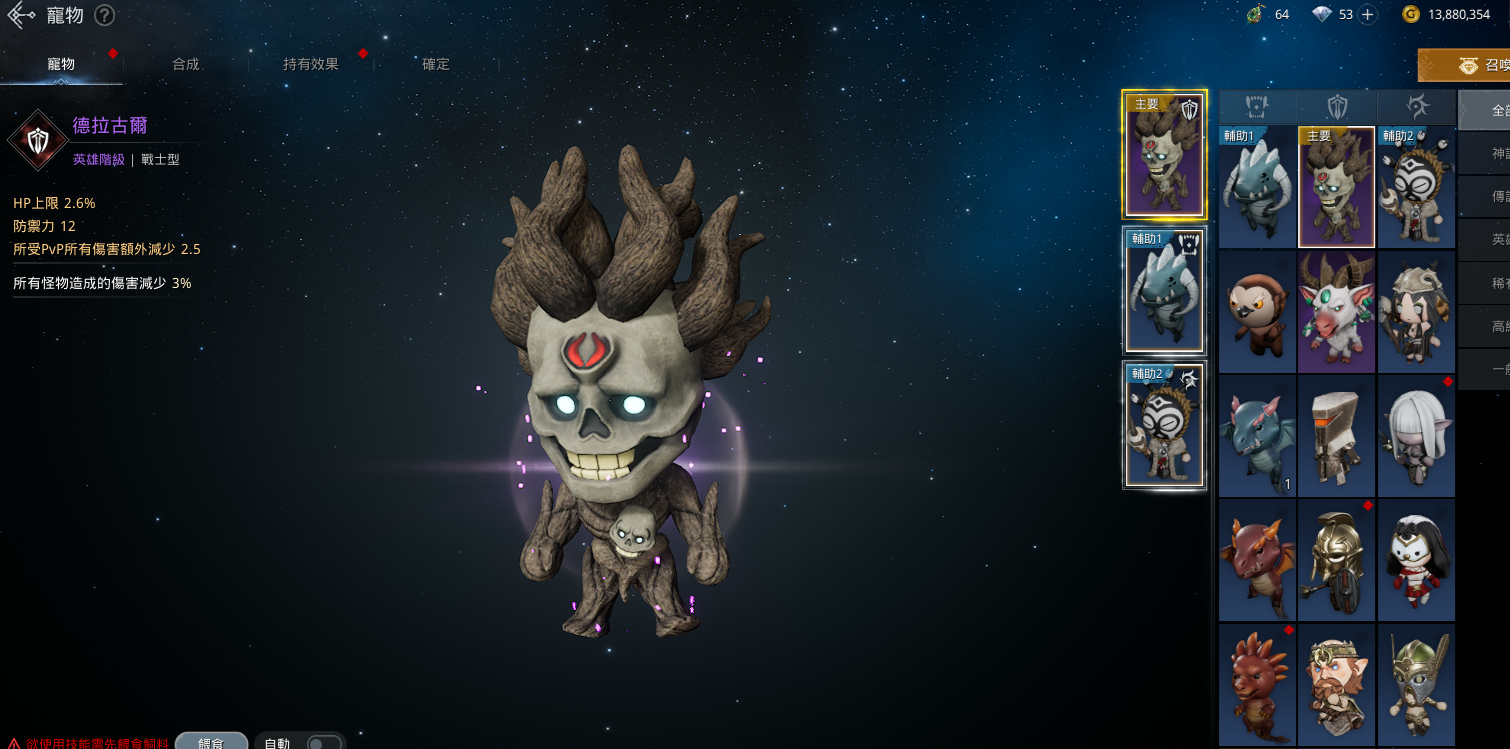Viewport: 1510px width, 749px height.
Task: Filter pets by the swirl type icon
Action: 1417,106
